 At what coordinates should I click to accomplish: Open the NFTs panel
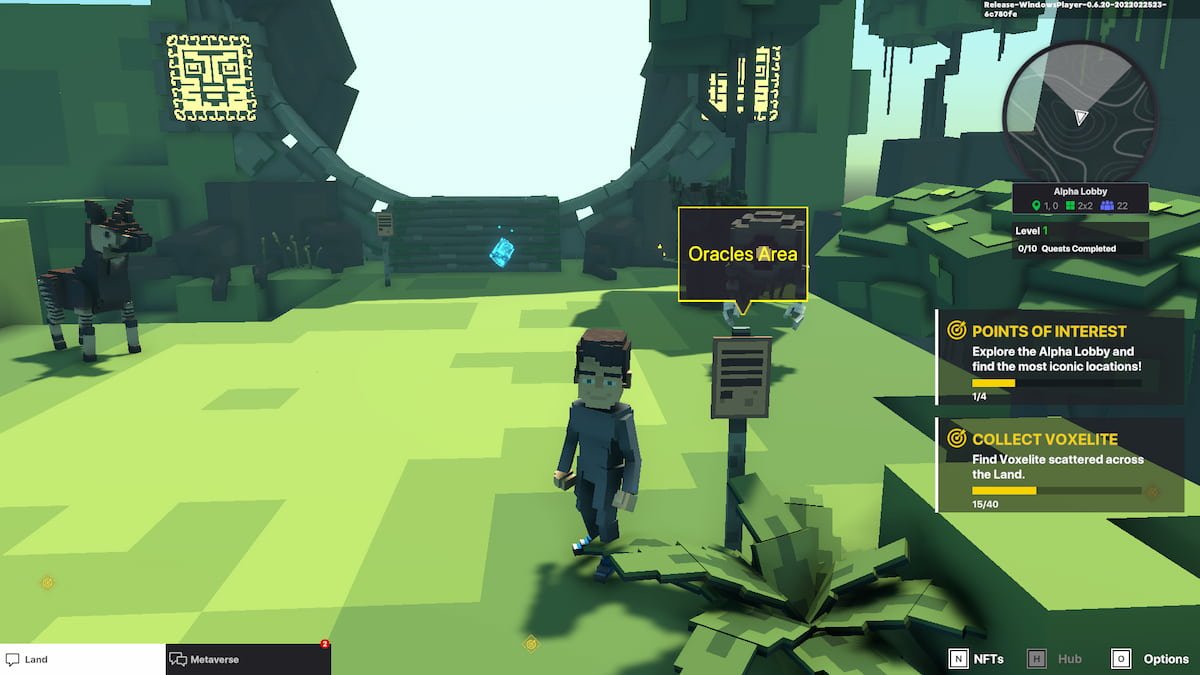(x=976, y=659)
